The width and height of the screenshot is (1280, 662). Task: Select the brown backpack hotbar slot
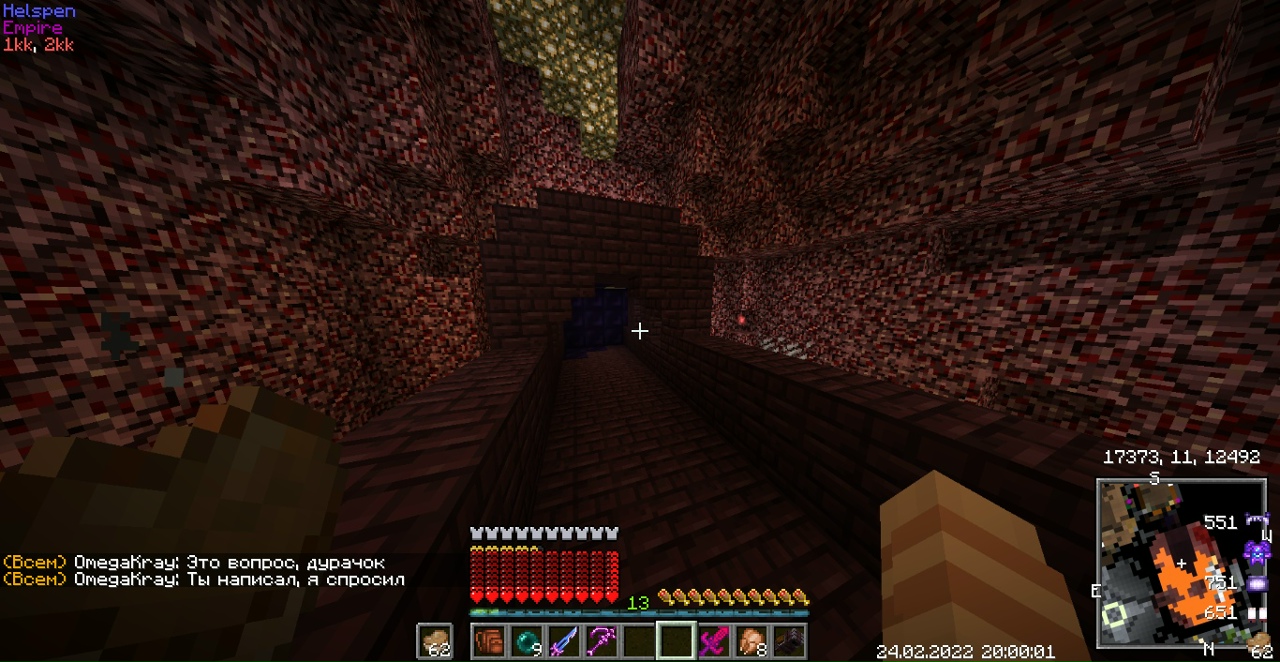pyautogui.click(x=489, y=640)
